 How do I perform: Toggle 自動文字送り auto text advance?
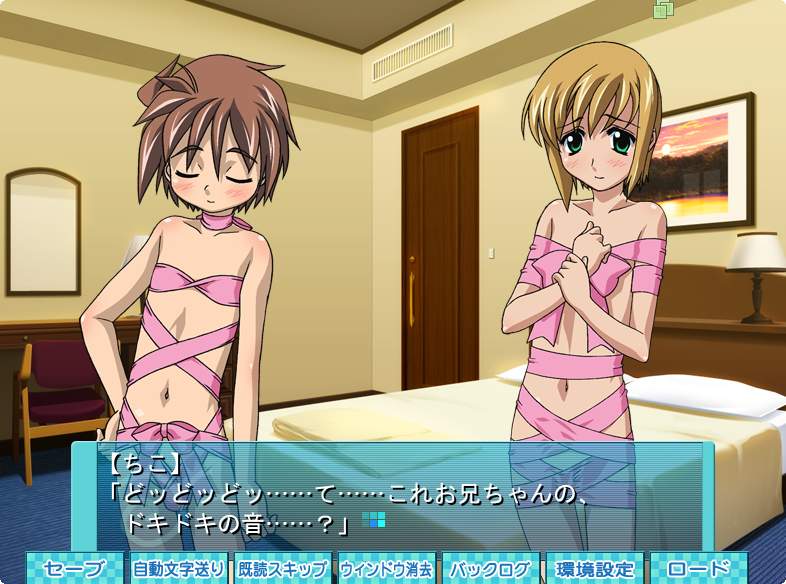click(x=179, y=569)
